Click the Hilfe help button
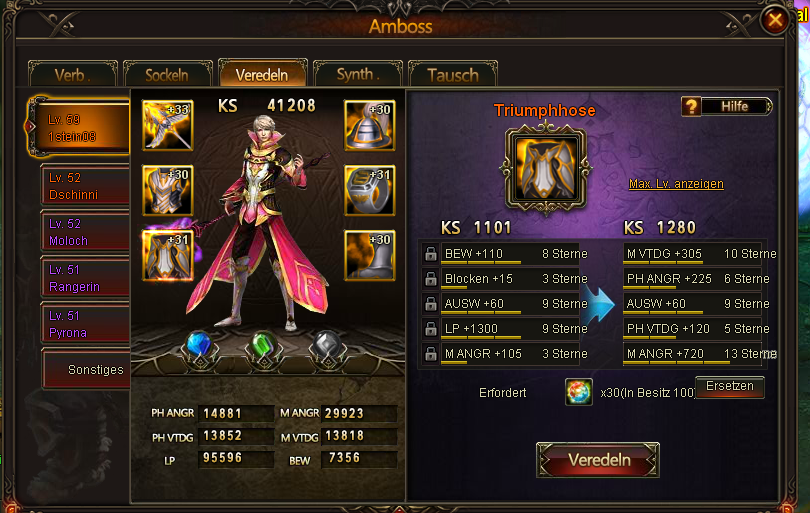The image size is (810, 513). (727, 106)
